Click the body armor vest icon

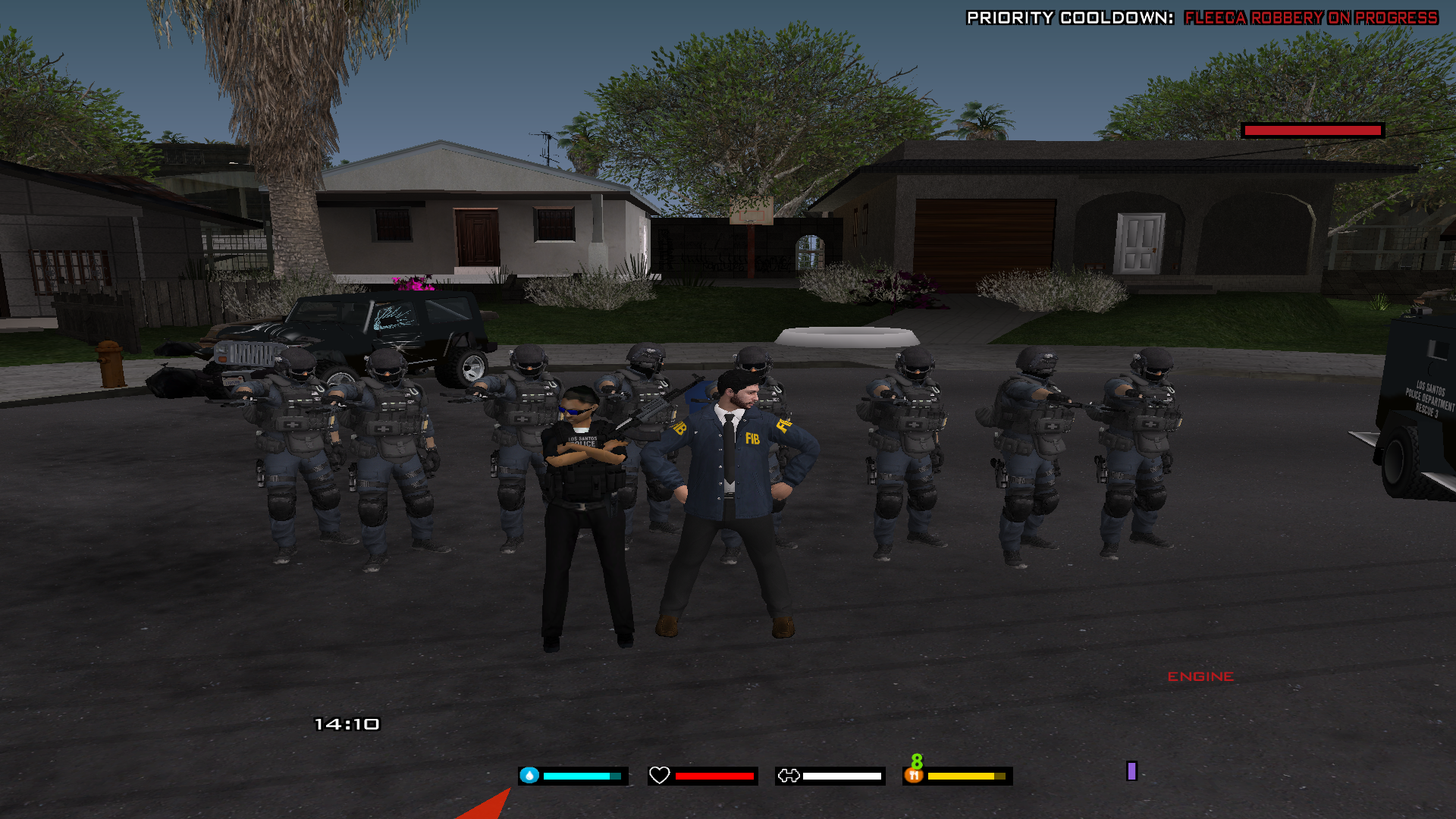[789, 775]
